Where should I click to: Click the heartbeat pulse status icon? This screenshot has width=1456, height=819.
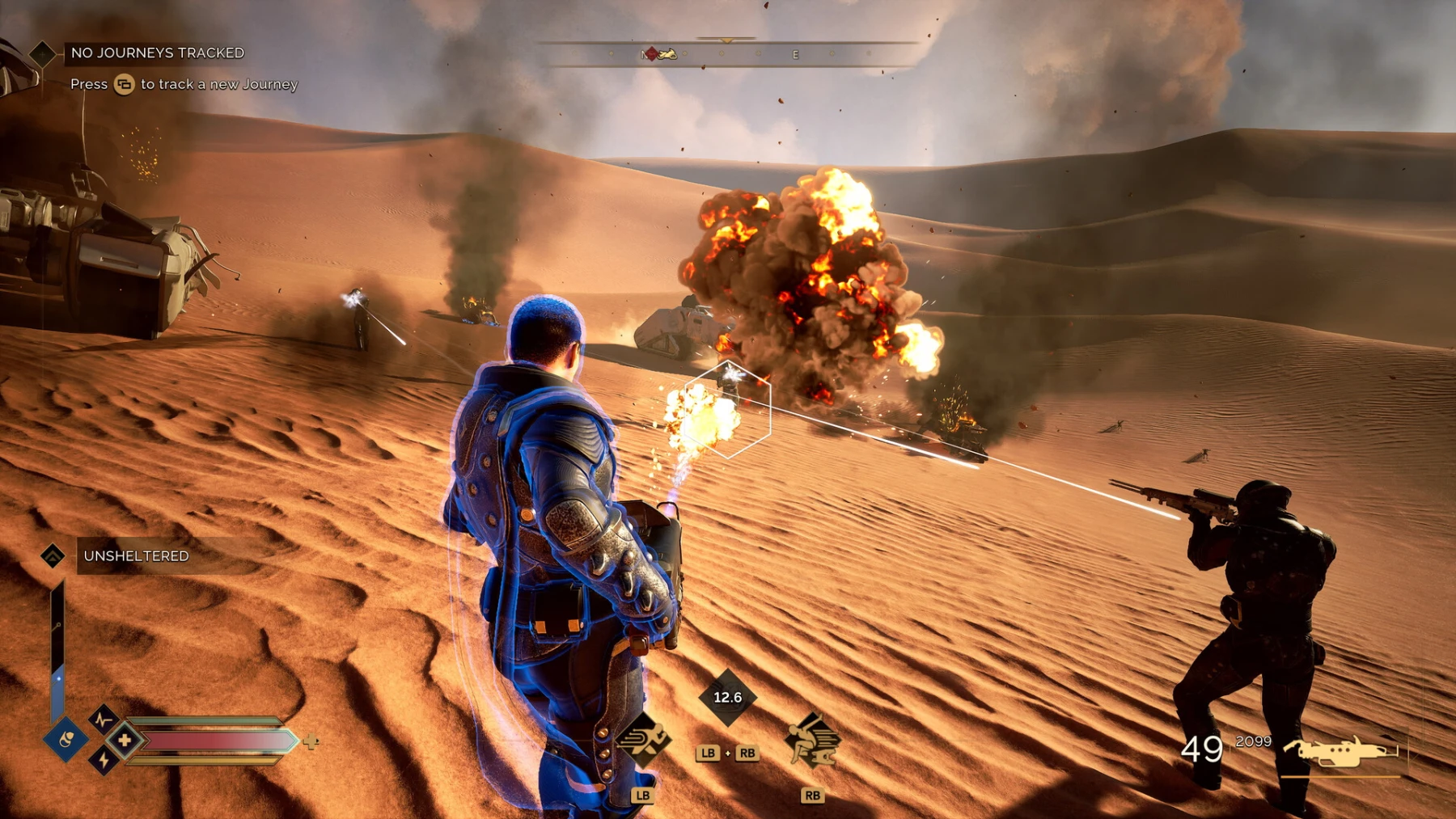click(104, 720)
